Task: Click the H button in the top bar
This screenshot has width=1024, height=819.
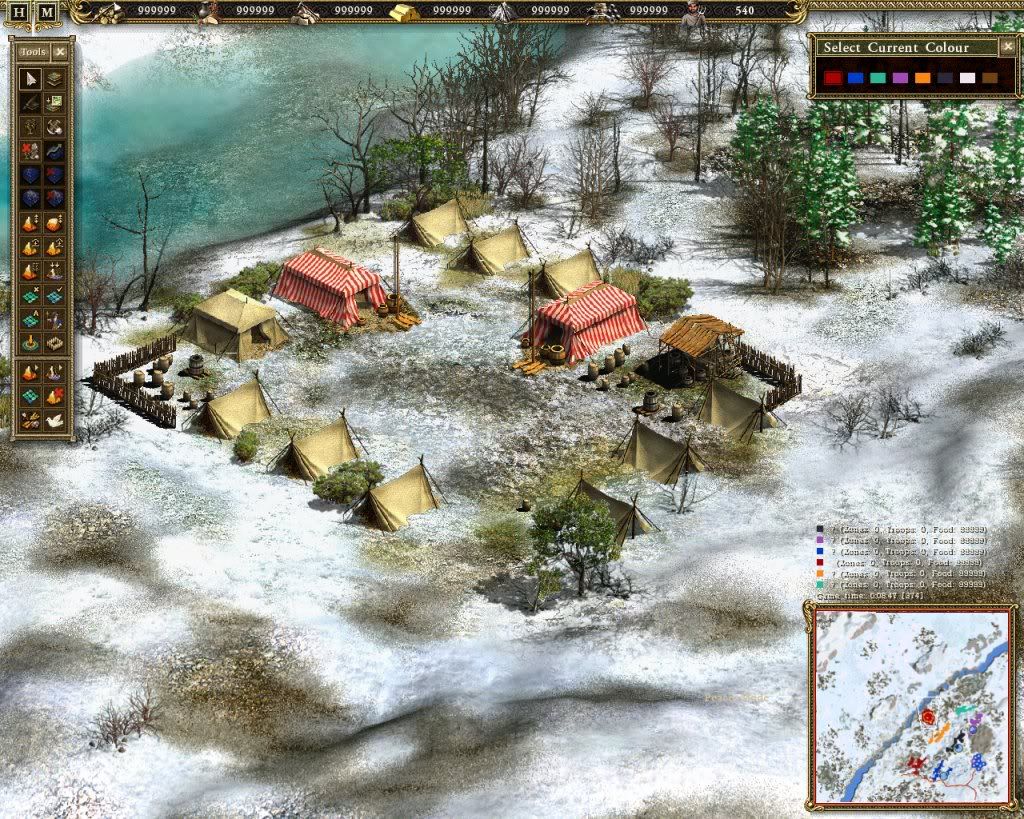Action: 20,12
